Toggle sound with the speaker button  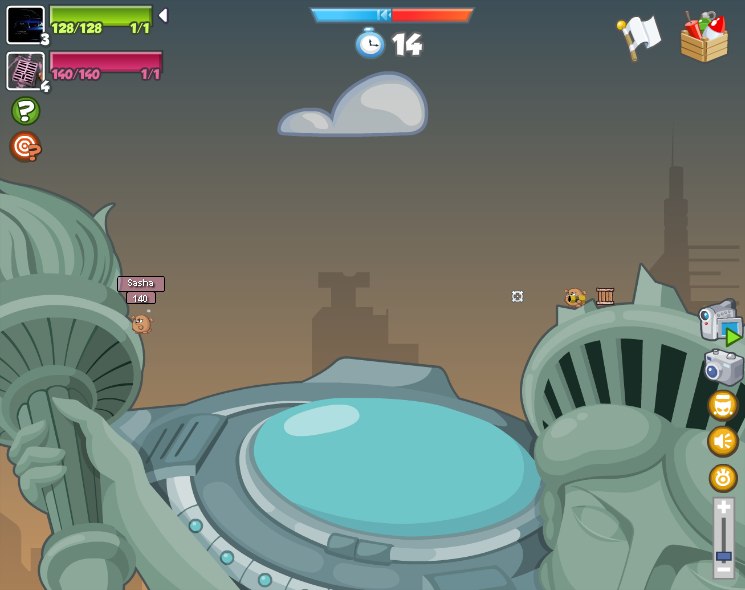[723, 441]
